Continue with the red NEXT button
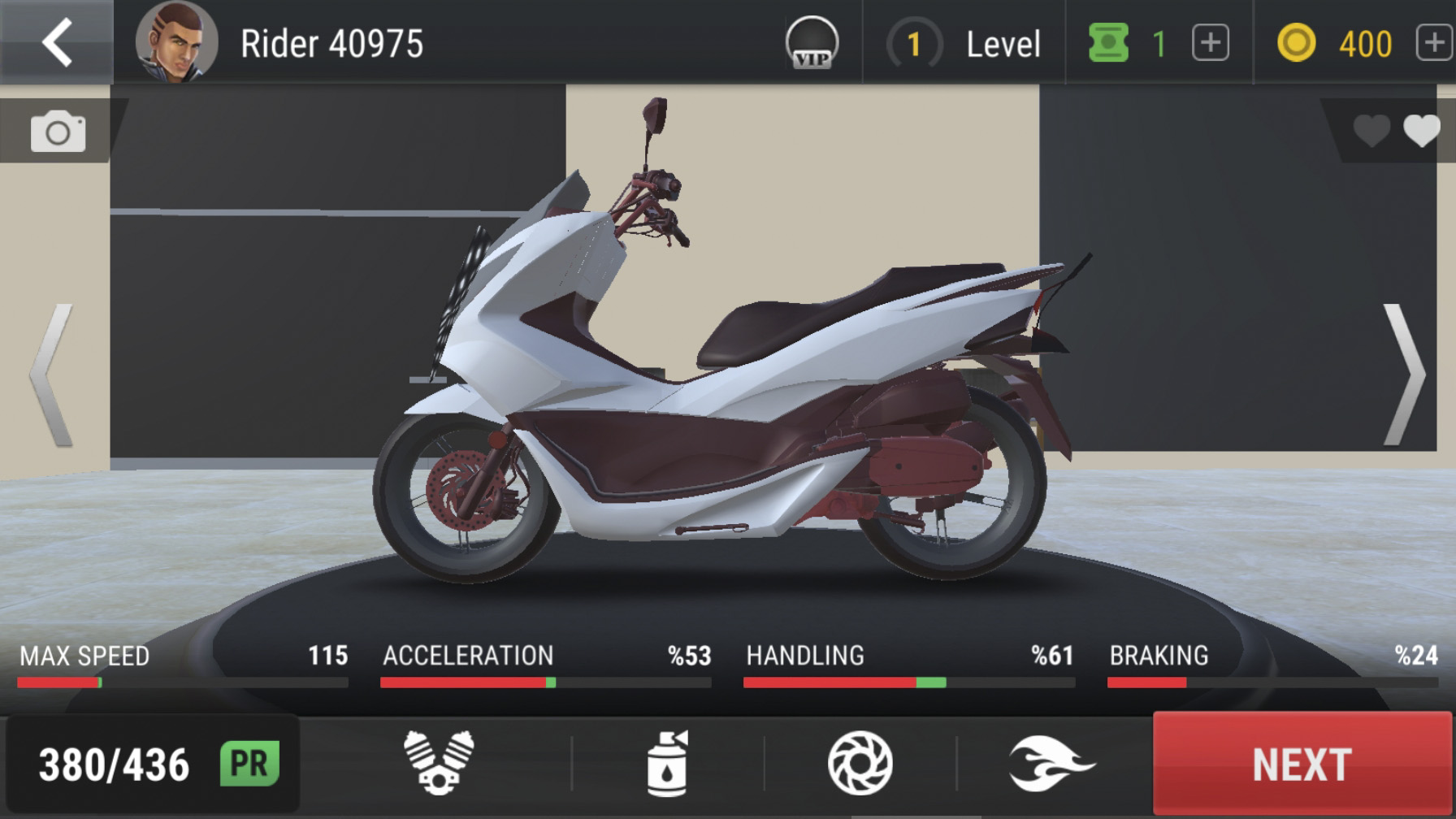This screenshot has width=1456, height=819. click(x=1302, y=764)
